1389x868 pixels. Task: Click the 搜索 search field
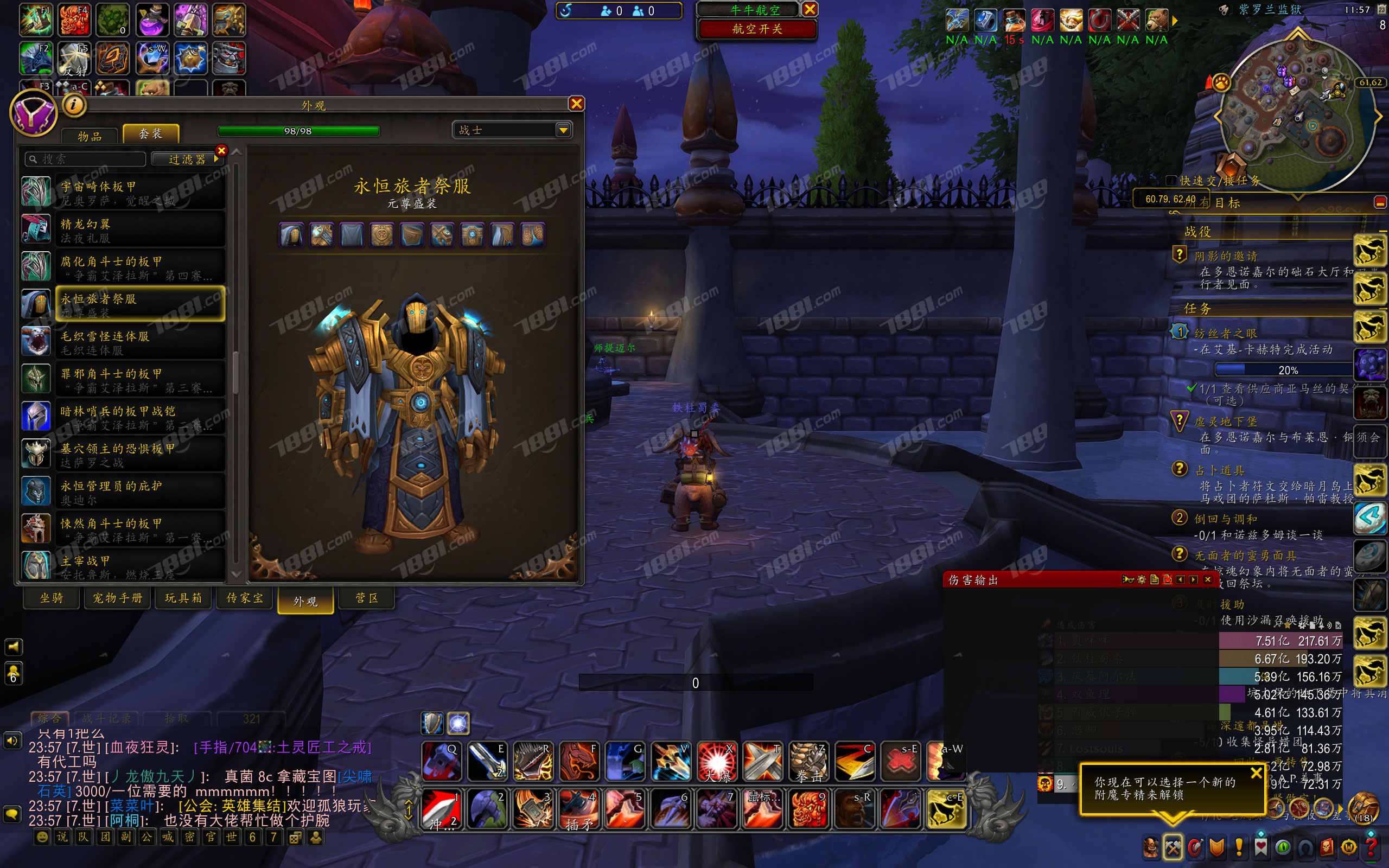point(86,159)
